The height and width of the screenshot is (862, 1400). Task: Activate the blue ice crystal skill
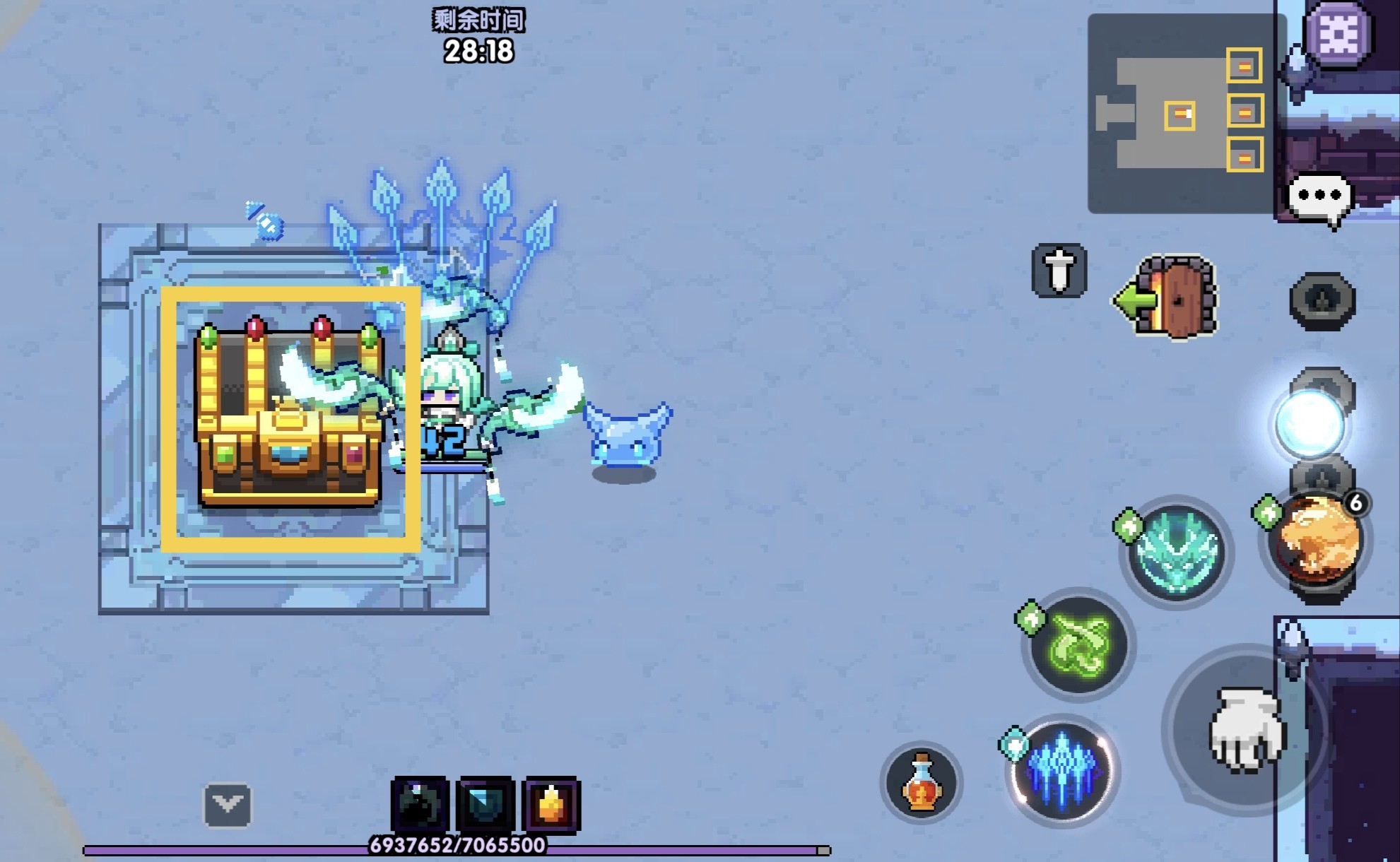click(x=1061, y=770)
